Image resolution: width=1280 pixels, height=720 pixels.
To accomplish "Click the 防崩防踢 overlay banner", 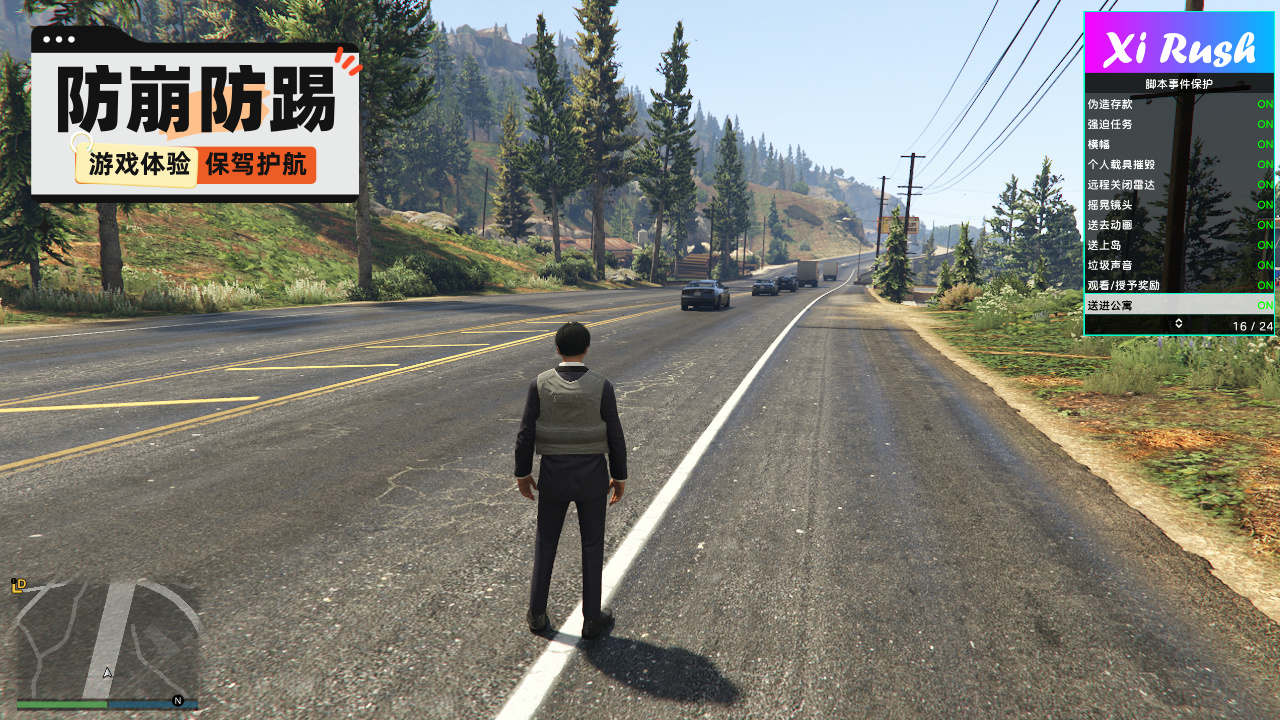I will tap(195, 115).
